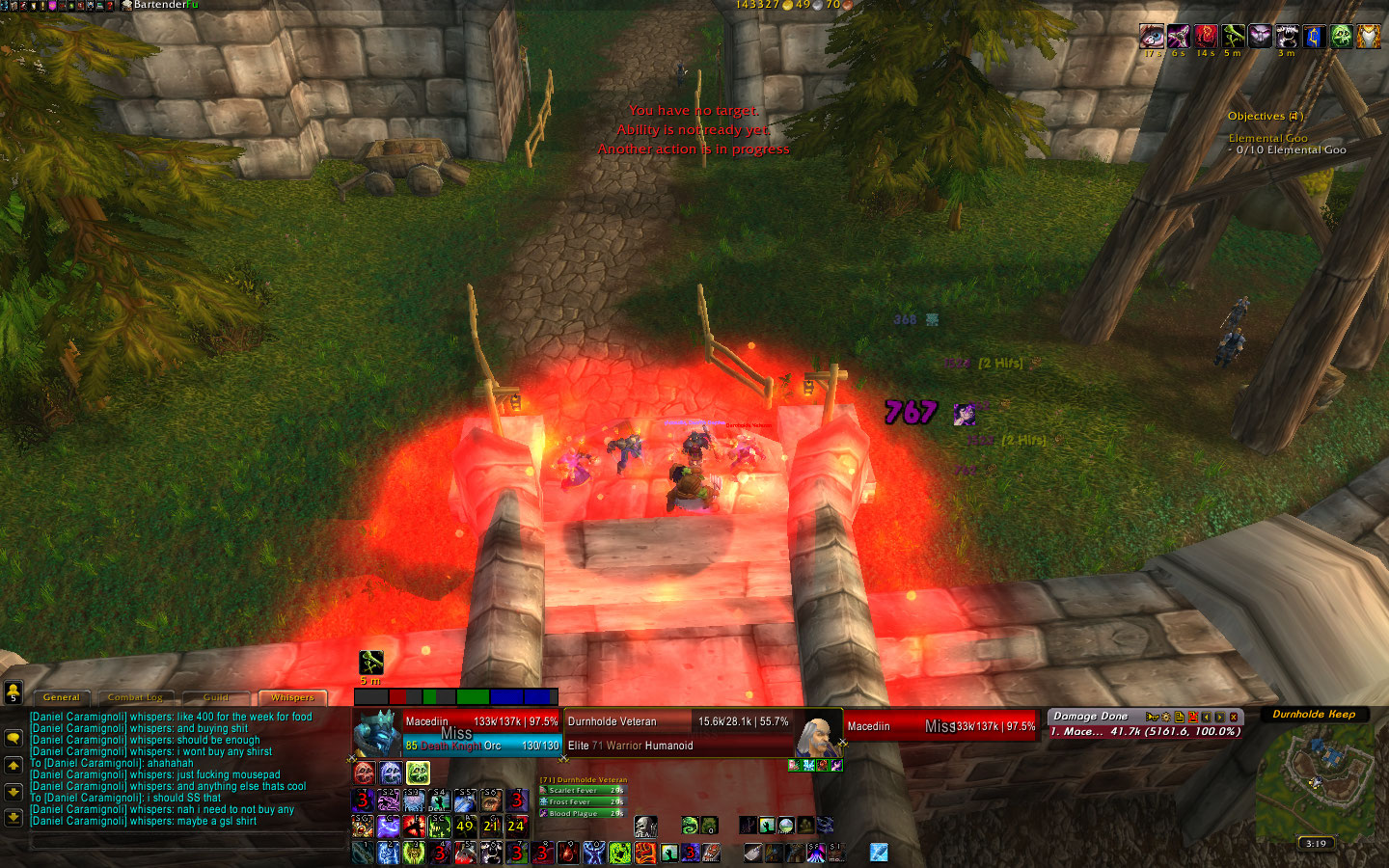1389x868 pixels.
Task: Jump chat to the bottom with double-arrow button
Action: coord(14,817)
